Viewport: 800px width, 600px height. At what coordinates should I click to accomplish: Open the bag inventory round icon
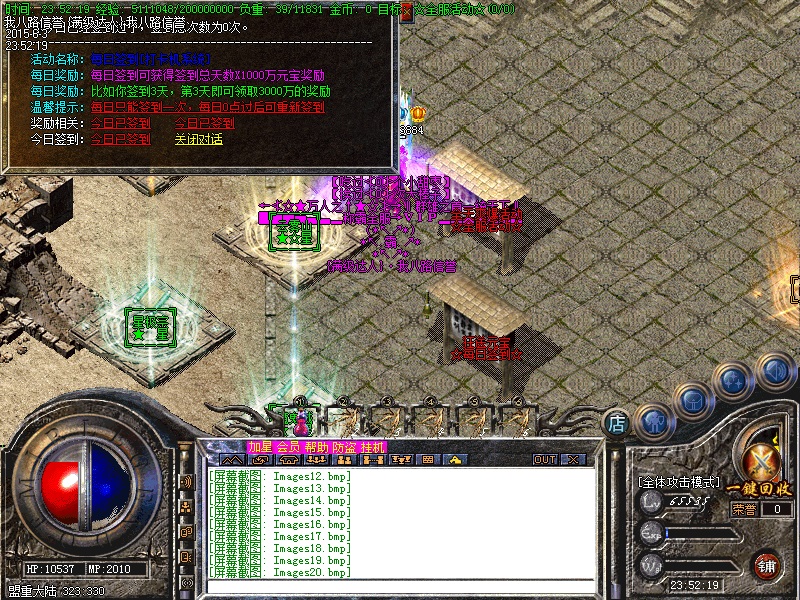(692, 401)
